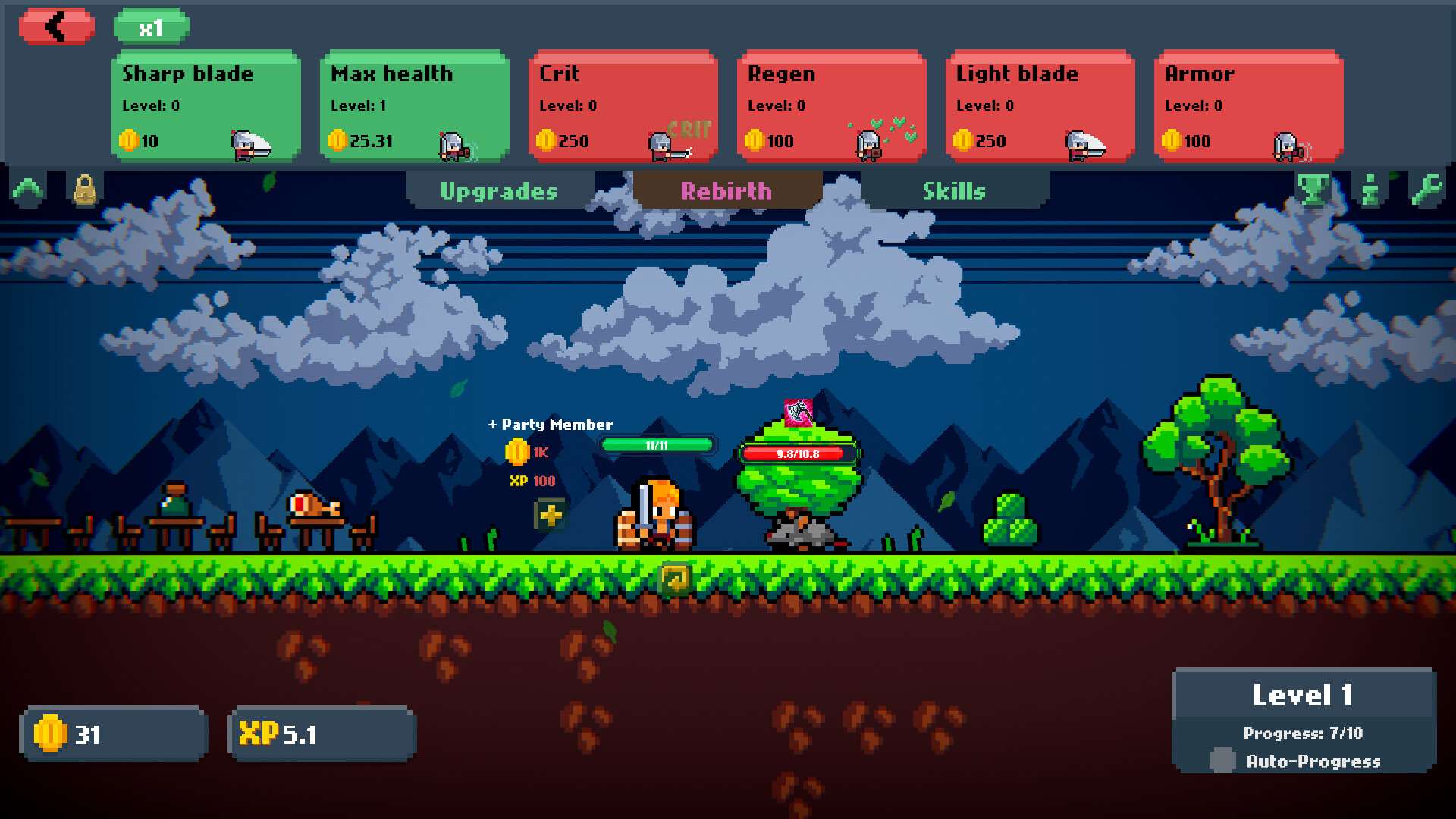Screen dimensions: 1456x819
Task: Buy the Sharp blade upgrade
Action: click(206, 106)
